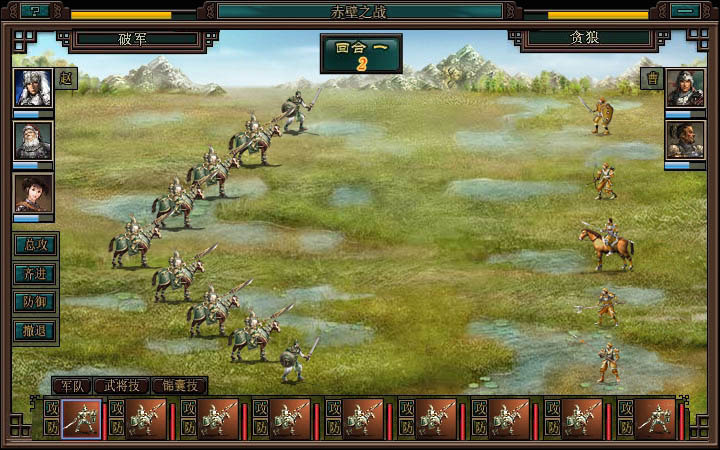Screen dimensions: 720x450
Task: Click the 赵 faction badge
Action: [x=66, y=79]
